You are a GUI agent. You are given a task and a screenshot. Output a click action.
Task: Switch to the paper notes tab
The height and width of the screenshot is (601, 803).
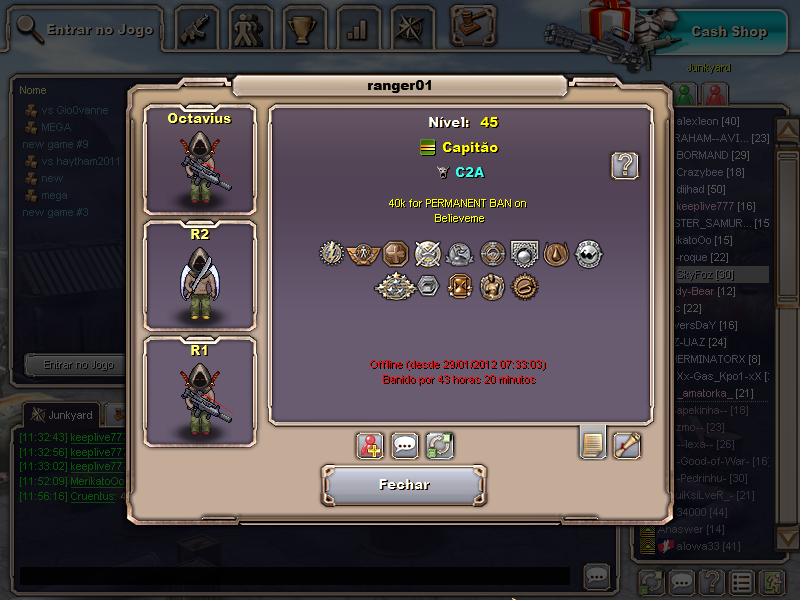(593, 443)
